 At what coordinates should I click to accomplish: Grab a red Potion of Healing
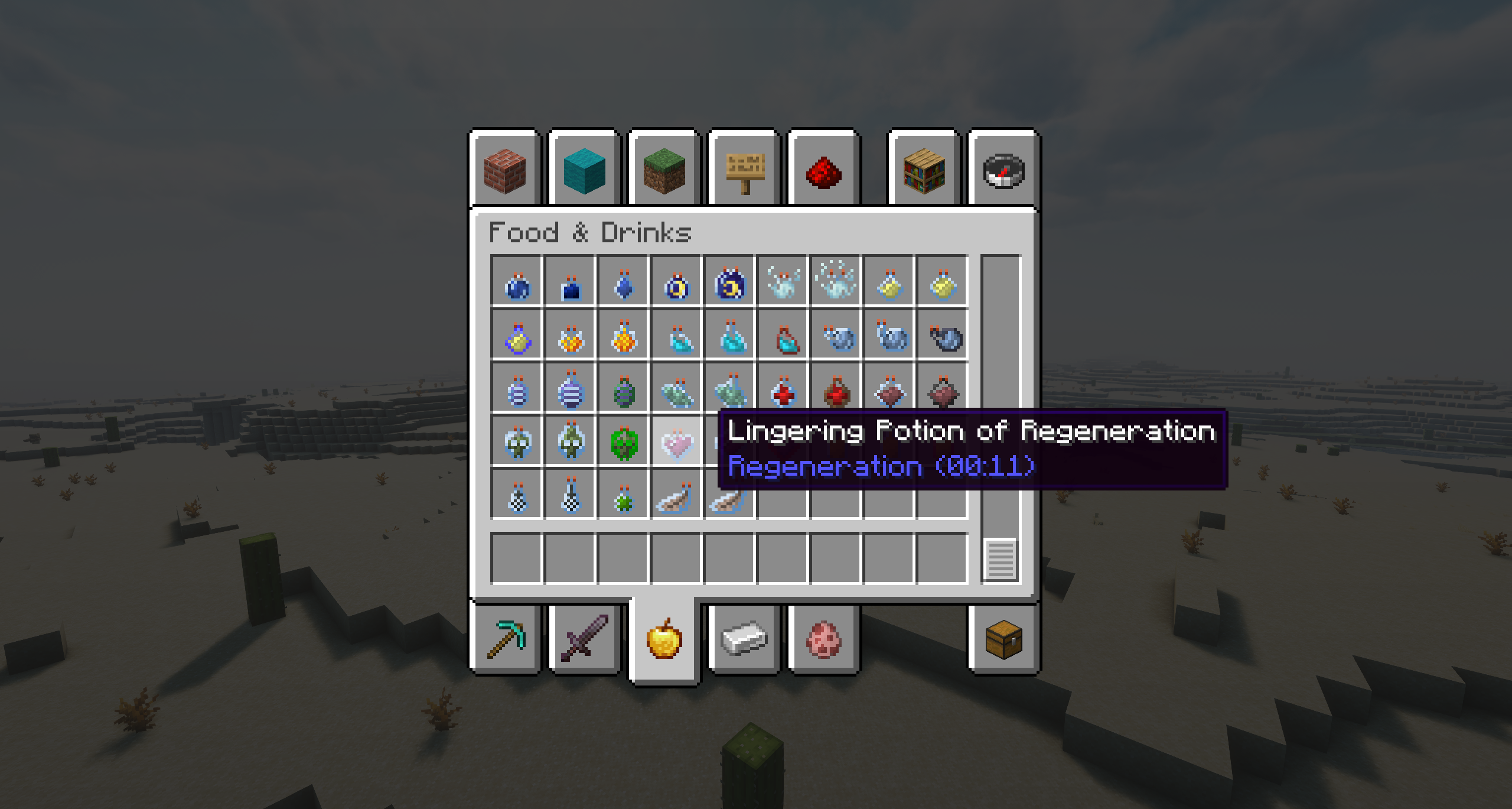(x=784, y=390)
